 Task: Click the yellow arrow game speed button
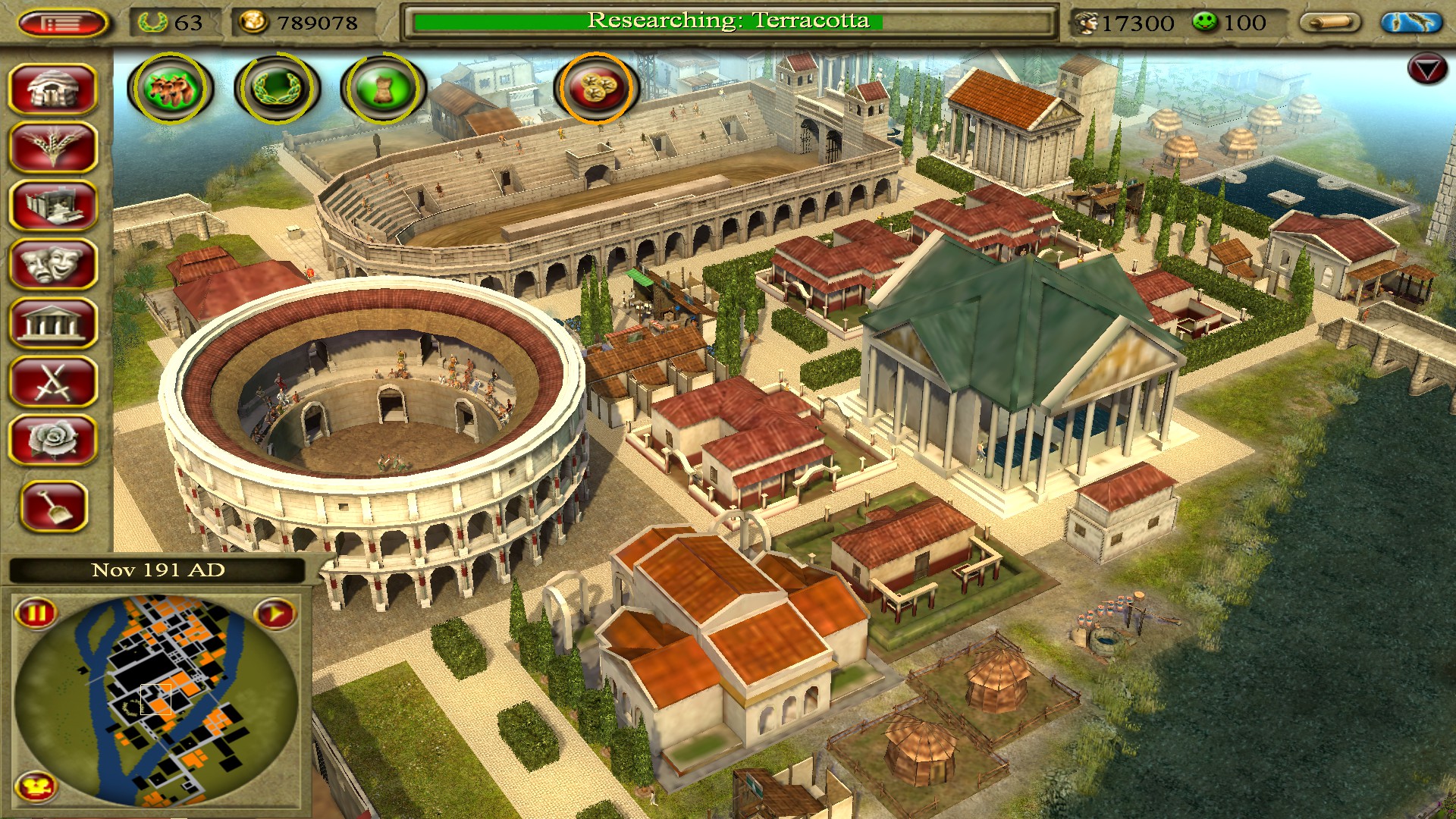[x=275, y=613]
